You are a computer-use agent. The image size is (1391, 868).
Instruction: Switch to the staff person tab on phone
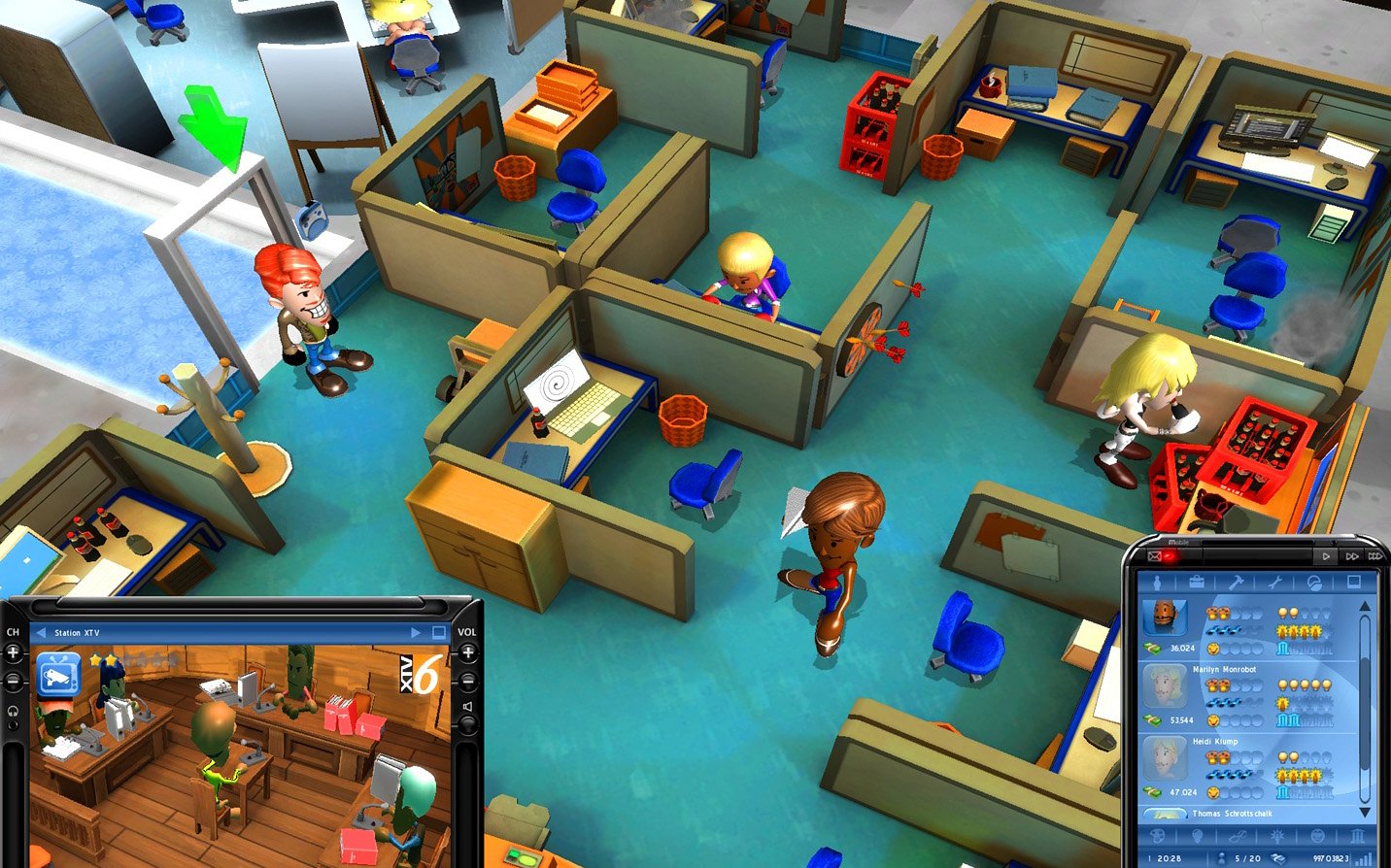(x=1158, y=581)
